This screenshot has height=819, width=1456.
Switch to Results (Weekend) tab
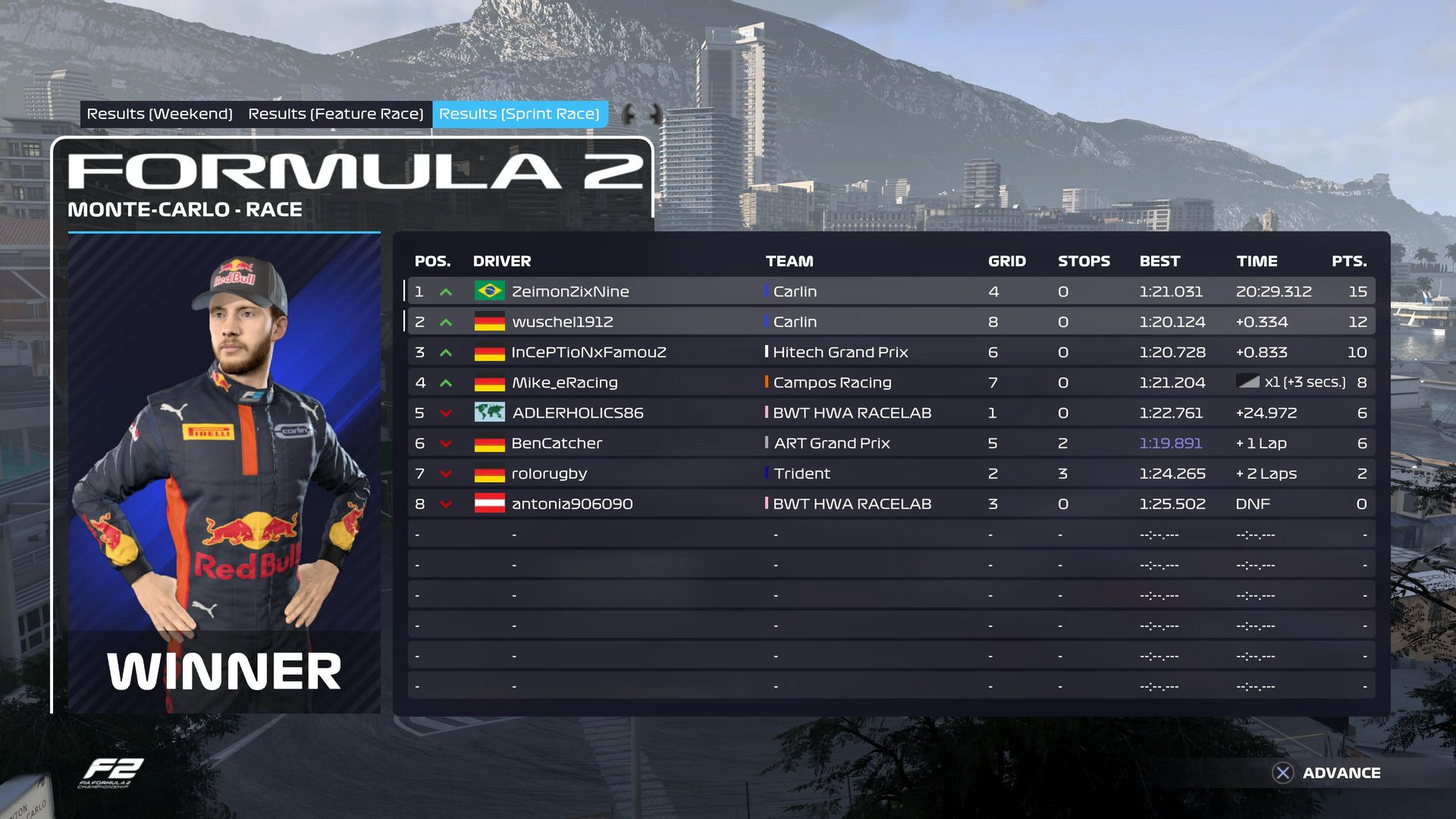point(159,114)
